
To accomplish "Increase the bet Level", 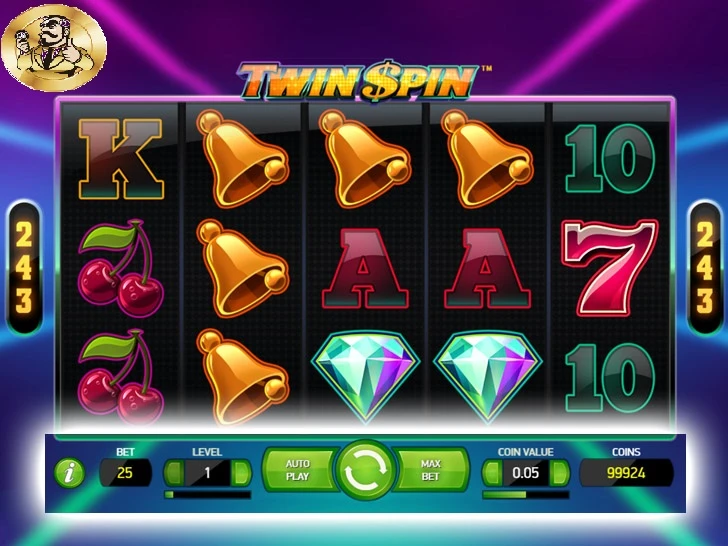I will pyautogui.click(x=241, y=472).
